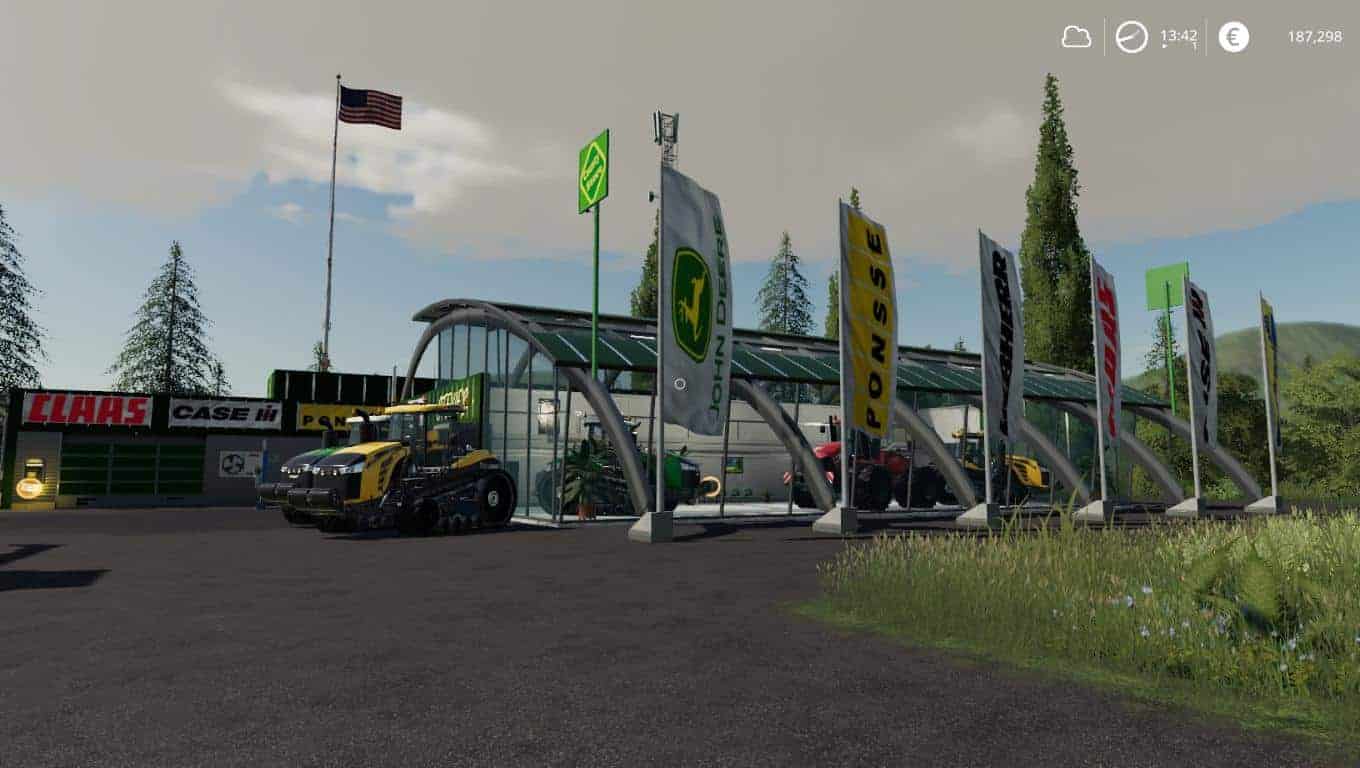
Task: Select the clock time icon
Action: 1131,37
